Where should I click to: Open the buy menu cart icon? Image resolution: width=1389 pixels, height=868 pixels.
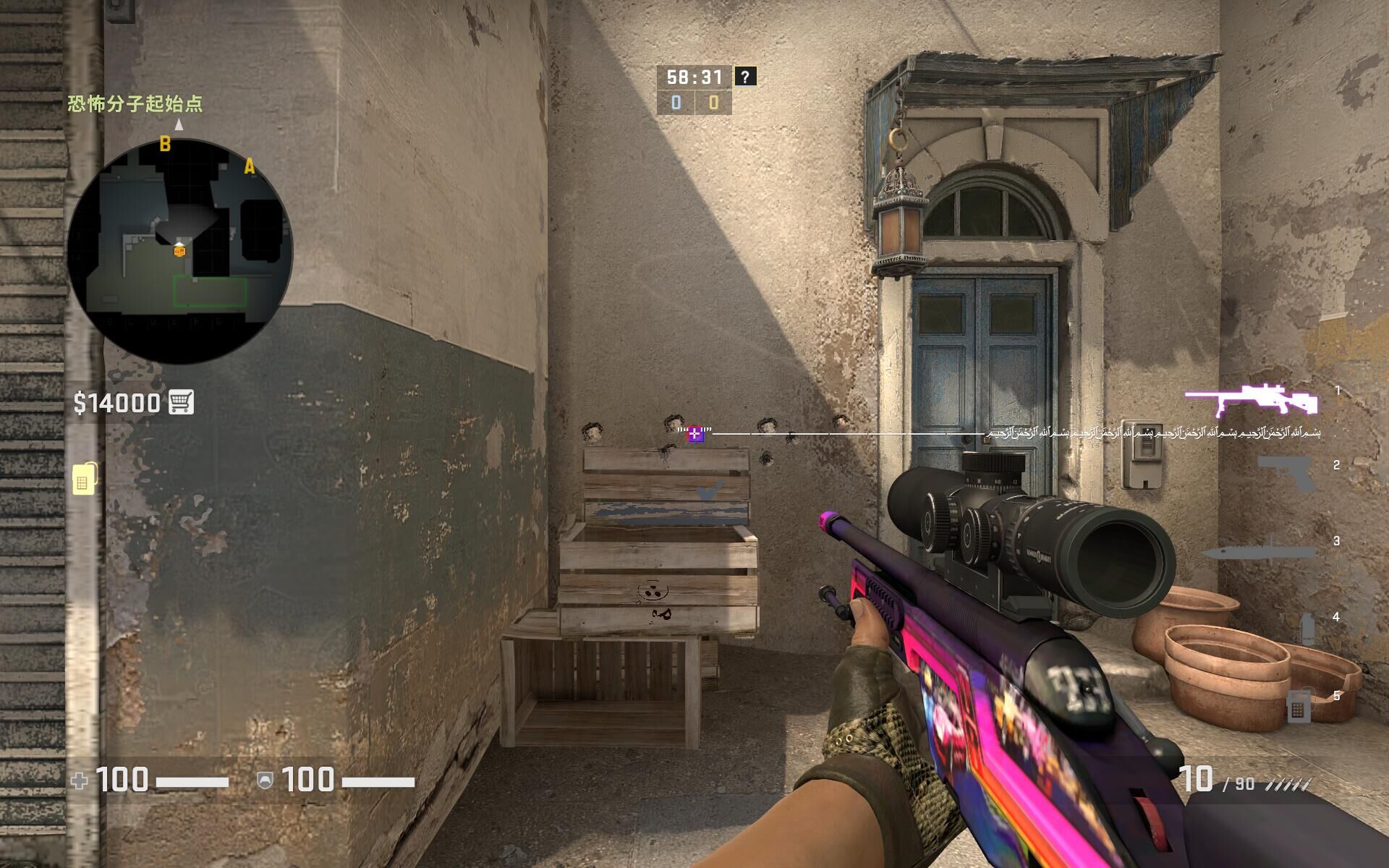[x=181, y=402]
